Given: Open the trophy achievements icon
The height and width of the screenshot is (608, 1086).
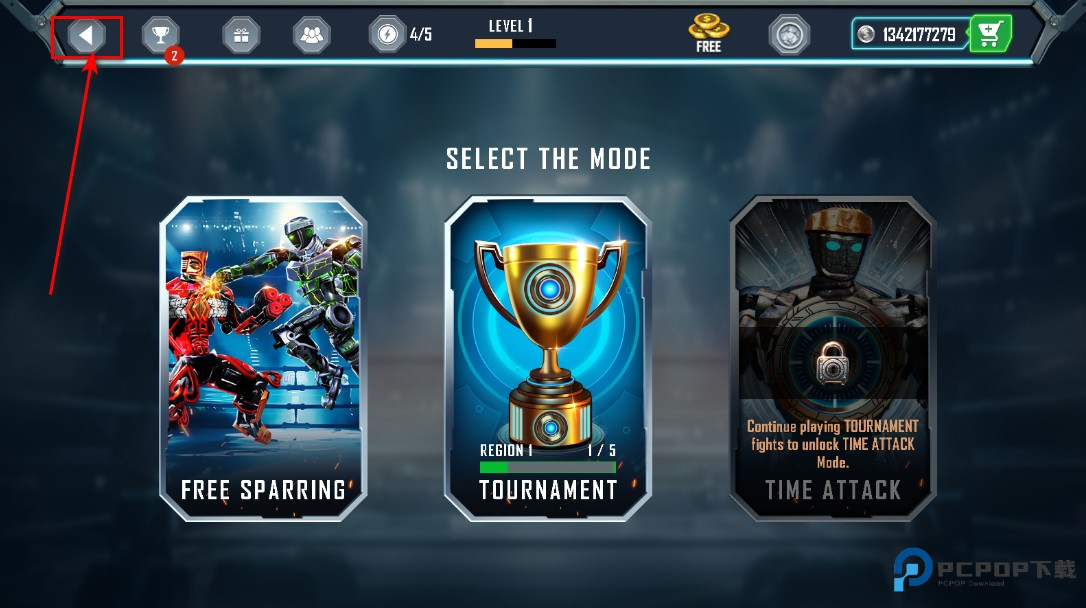Looking at the screenshot, I should (160, 36).
